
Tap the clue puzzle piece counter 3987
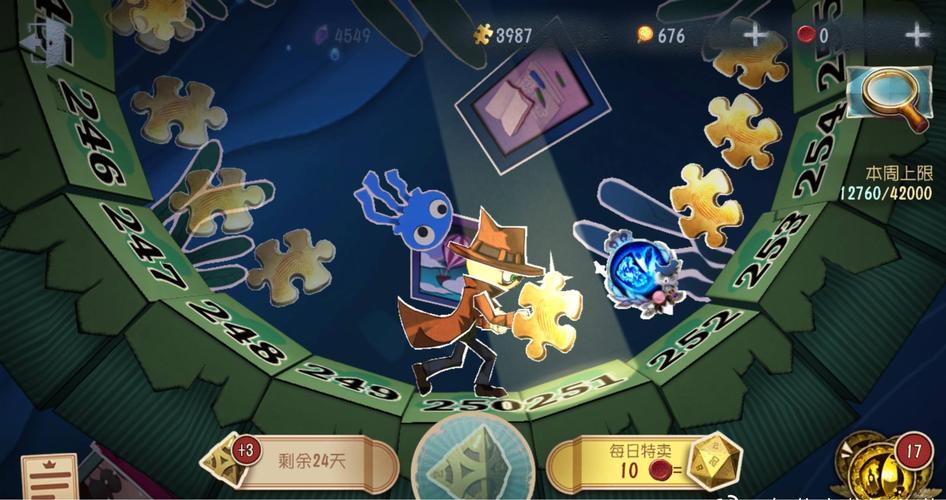[503, 35]
